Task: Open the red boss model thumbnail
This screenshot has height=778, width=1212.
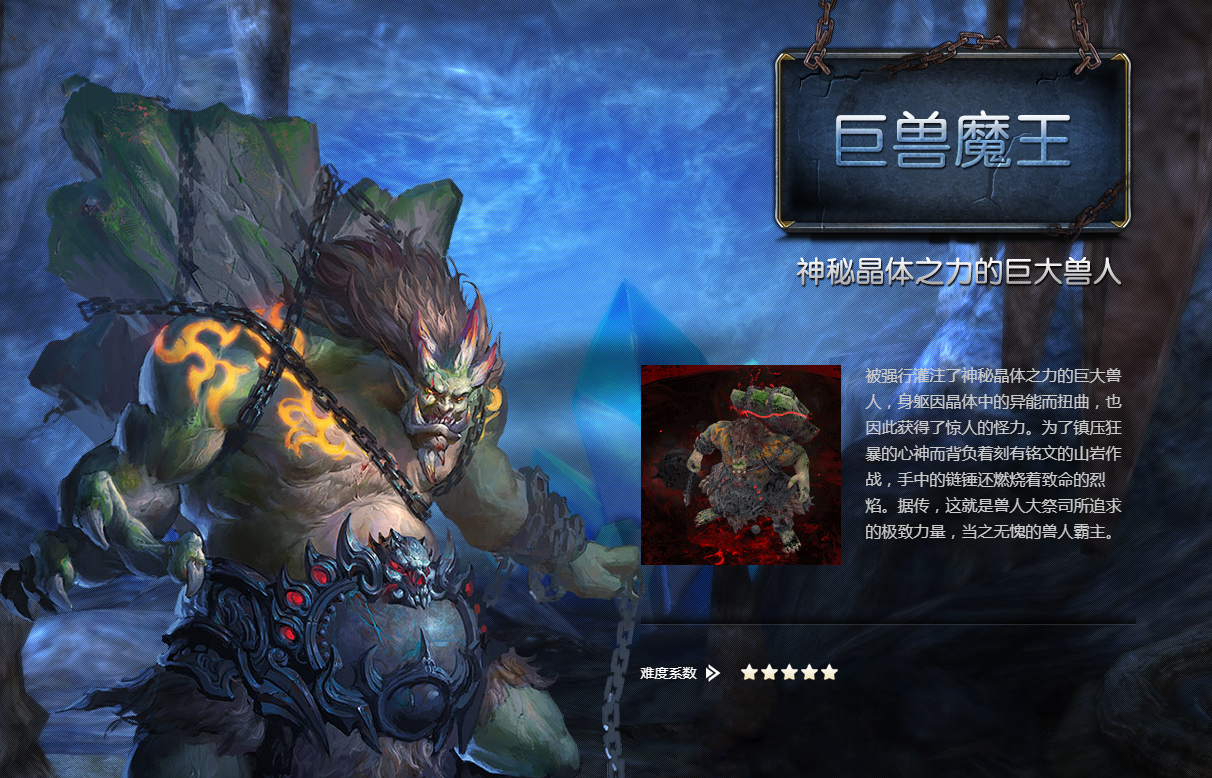Action: [741, 465]
